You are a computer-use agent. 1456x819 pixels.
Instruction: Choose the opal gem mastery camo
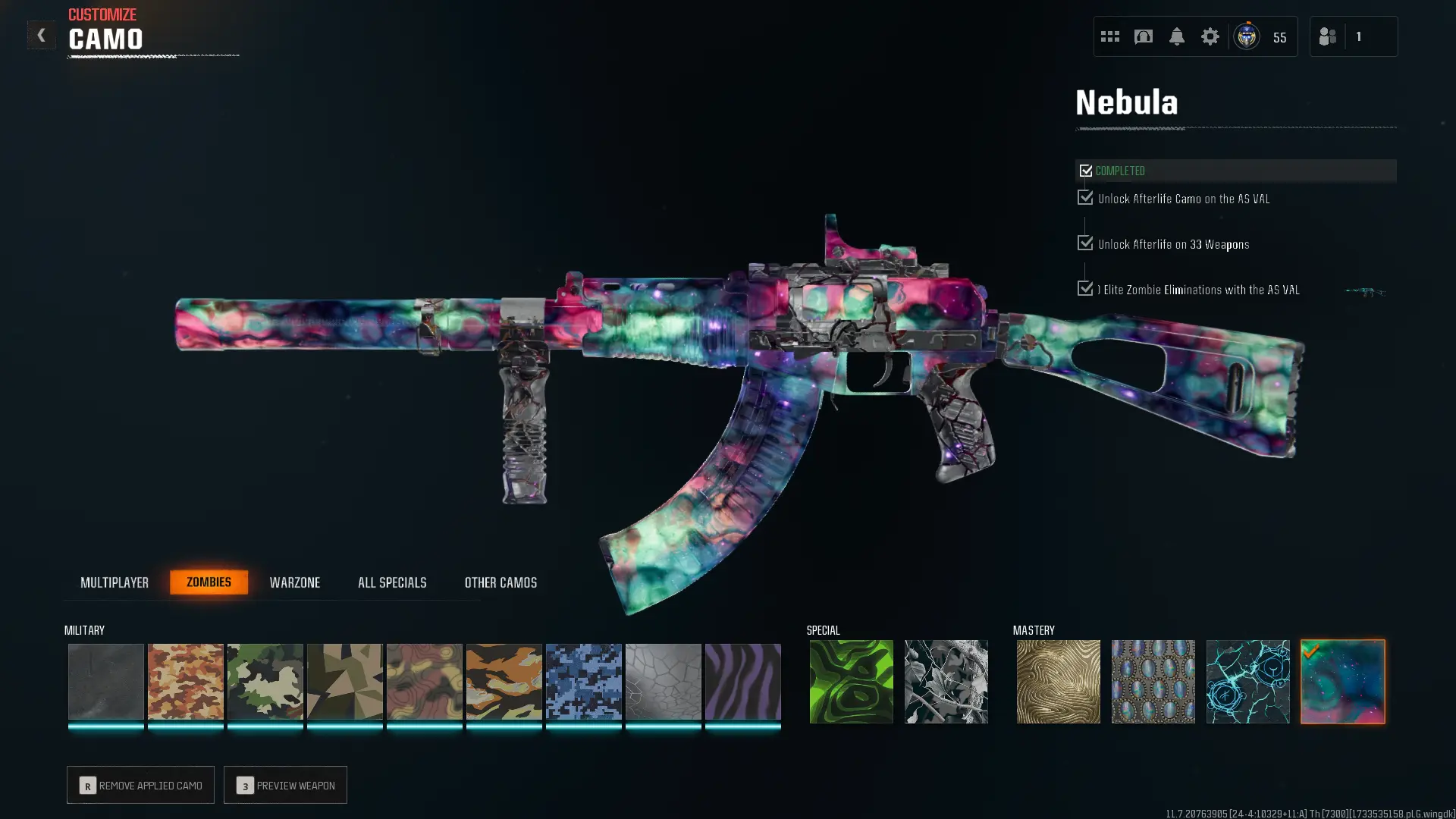[1153, 681]
